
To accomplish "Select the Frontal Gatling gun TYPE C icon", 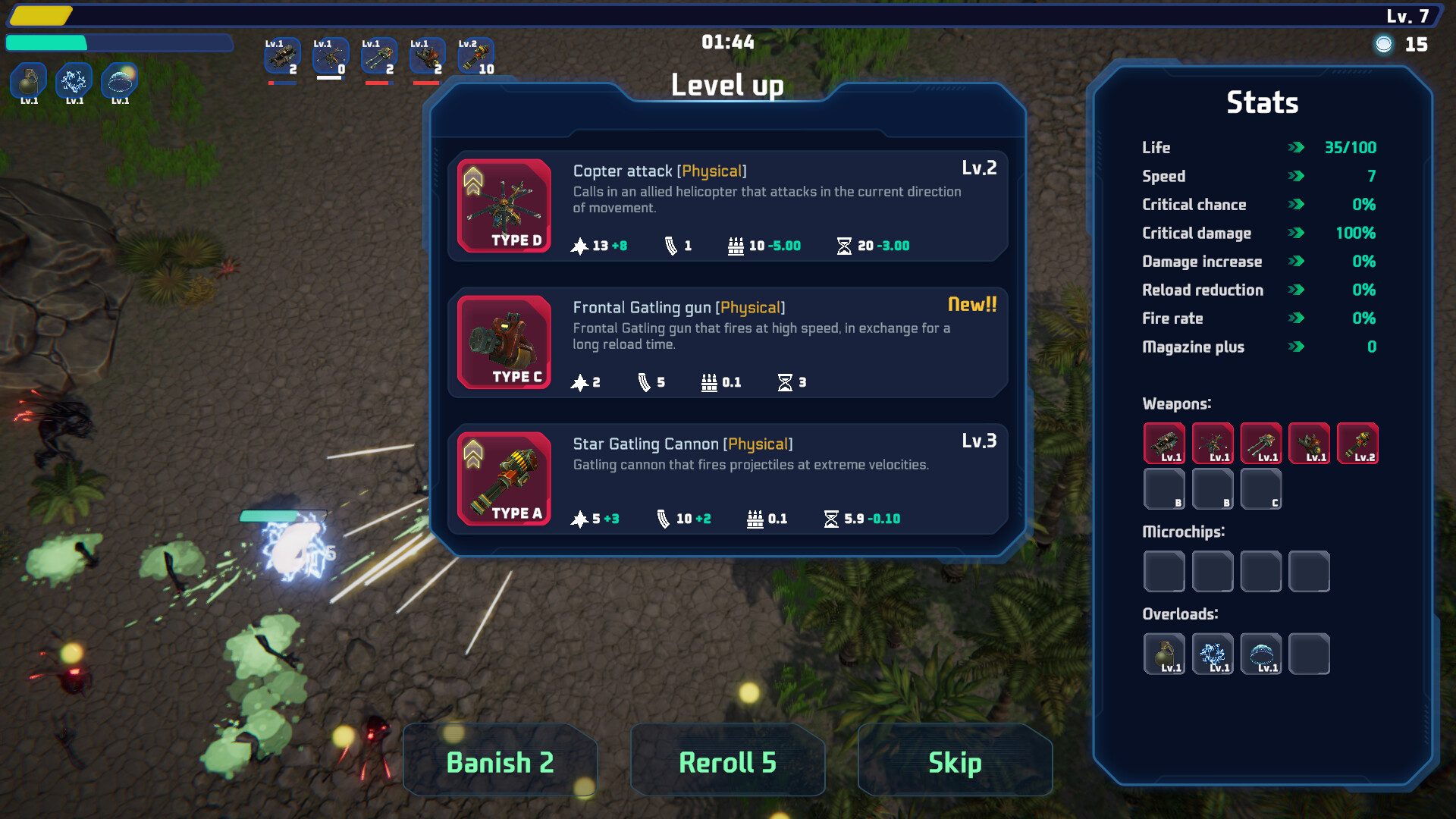I will 504,342.
